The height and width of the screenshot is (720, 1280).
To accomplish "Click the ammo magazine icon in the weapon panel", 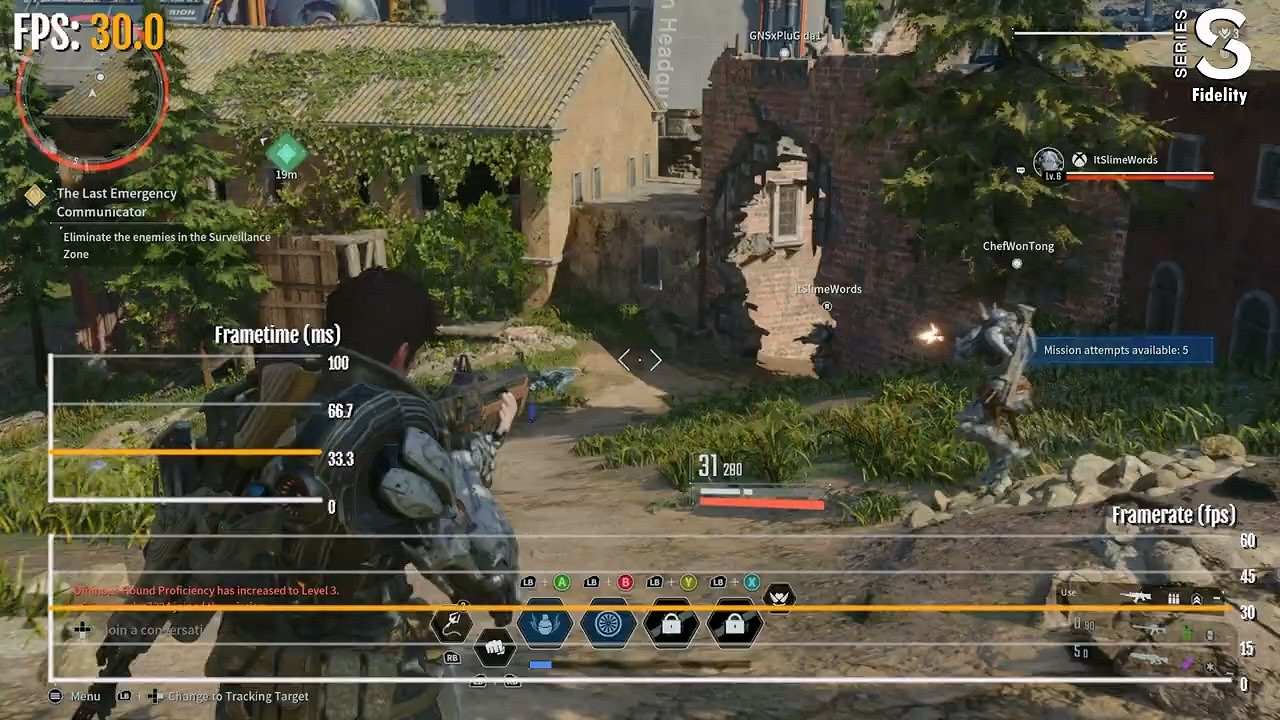I will point(1173,598).
